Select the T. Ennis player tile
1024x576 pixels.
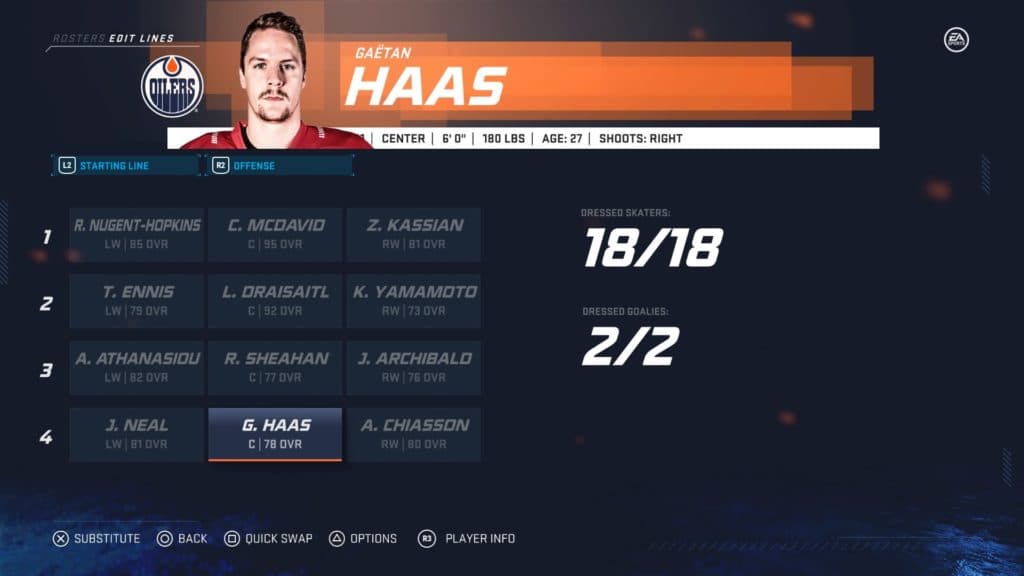click(x=137, y=301)
